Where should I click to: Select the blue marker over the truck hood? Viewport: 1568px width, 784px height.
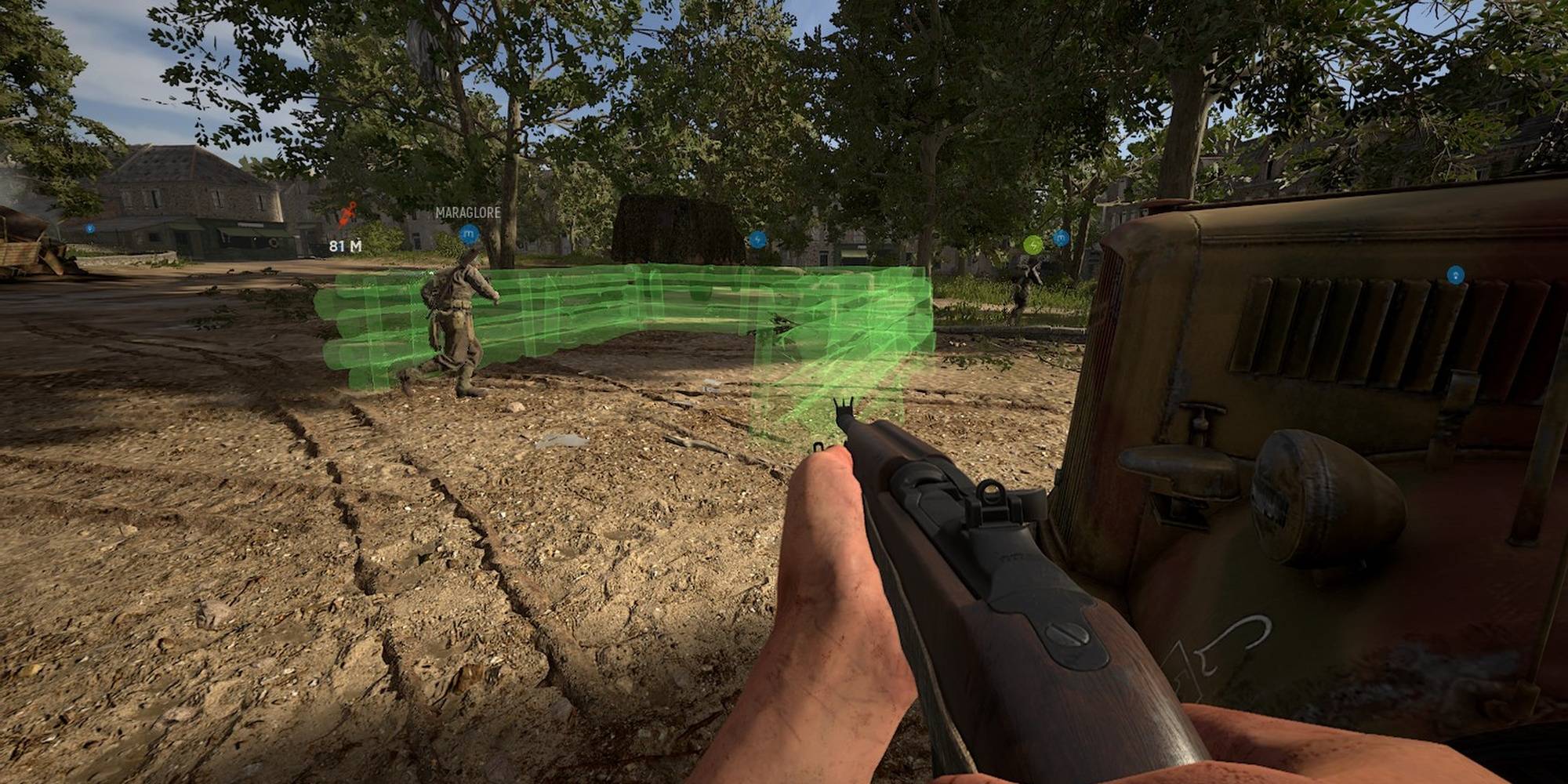[x=1455, y=274]
